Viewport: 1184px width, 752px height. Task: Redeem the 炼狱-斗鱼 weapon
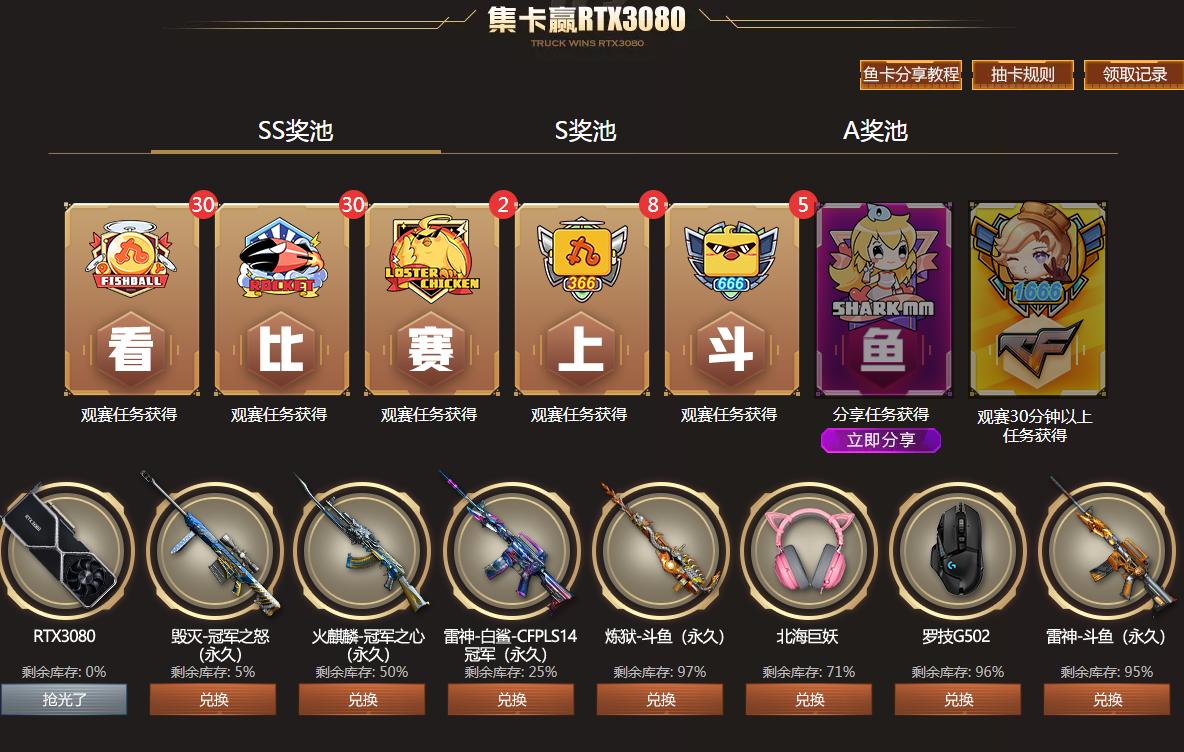[660, 700]
